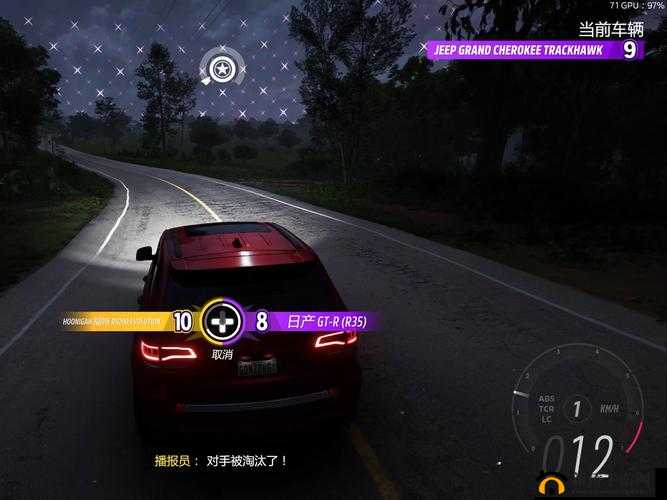Pick the Hoonigan level 10 car option
The height and width of the screenshot is (500, 667).
click(125, 322)
